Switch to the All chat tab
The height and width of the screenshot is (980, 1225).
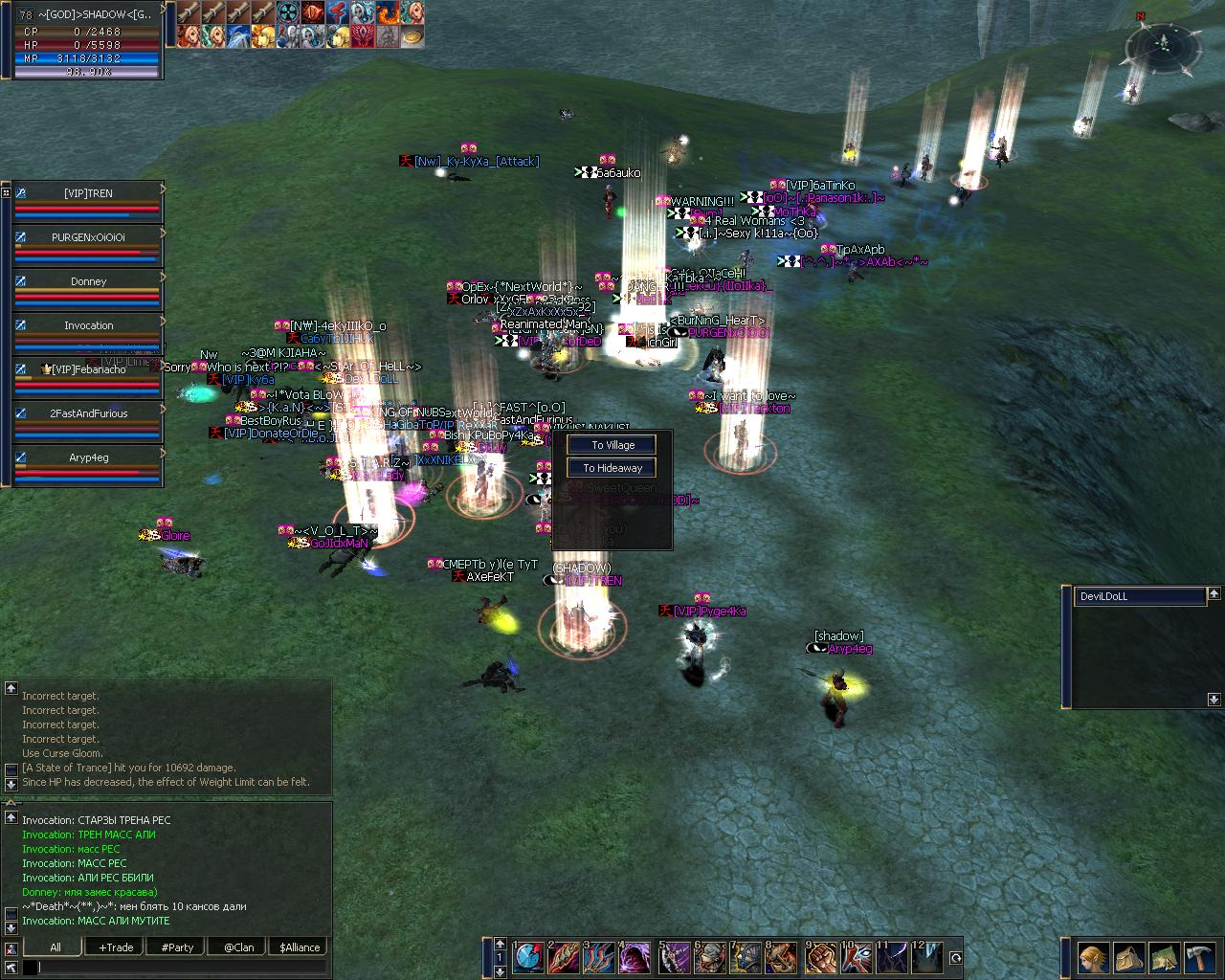click(55, 947)
